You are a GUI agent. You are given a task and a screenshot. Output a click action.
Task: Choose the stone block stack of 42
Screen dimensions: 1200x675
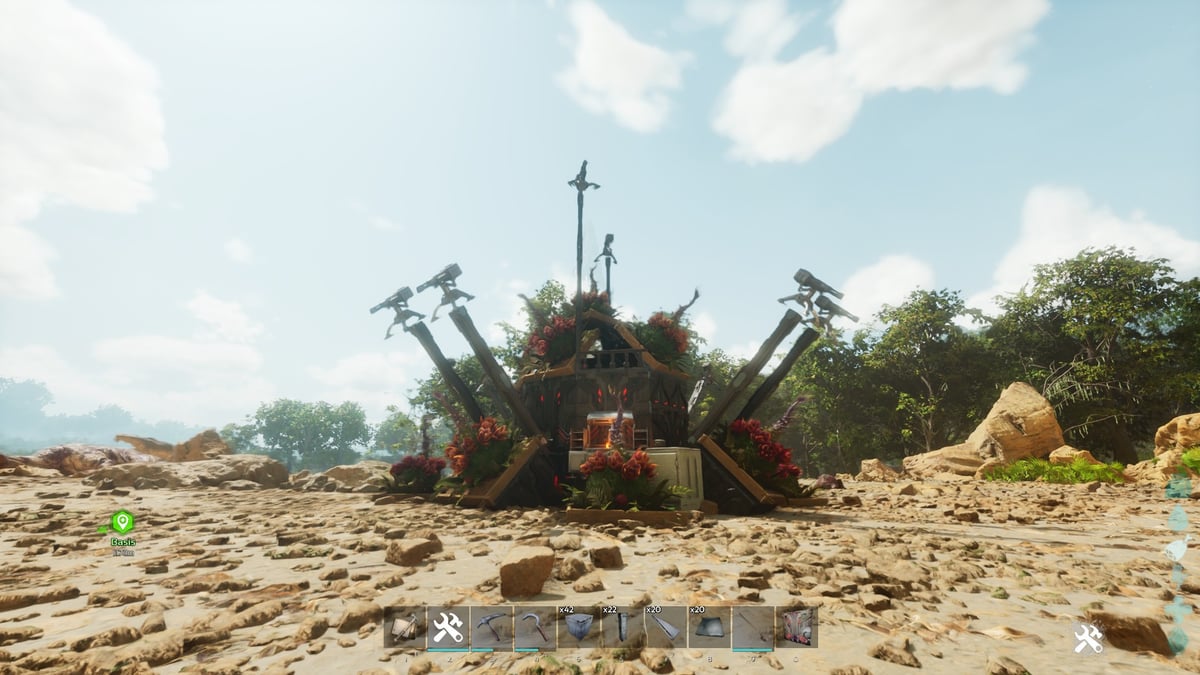(578, 628)
